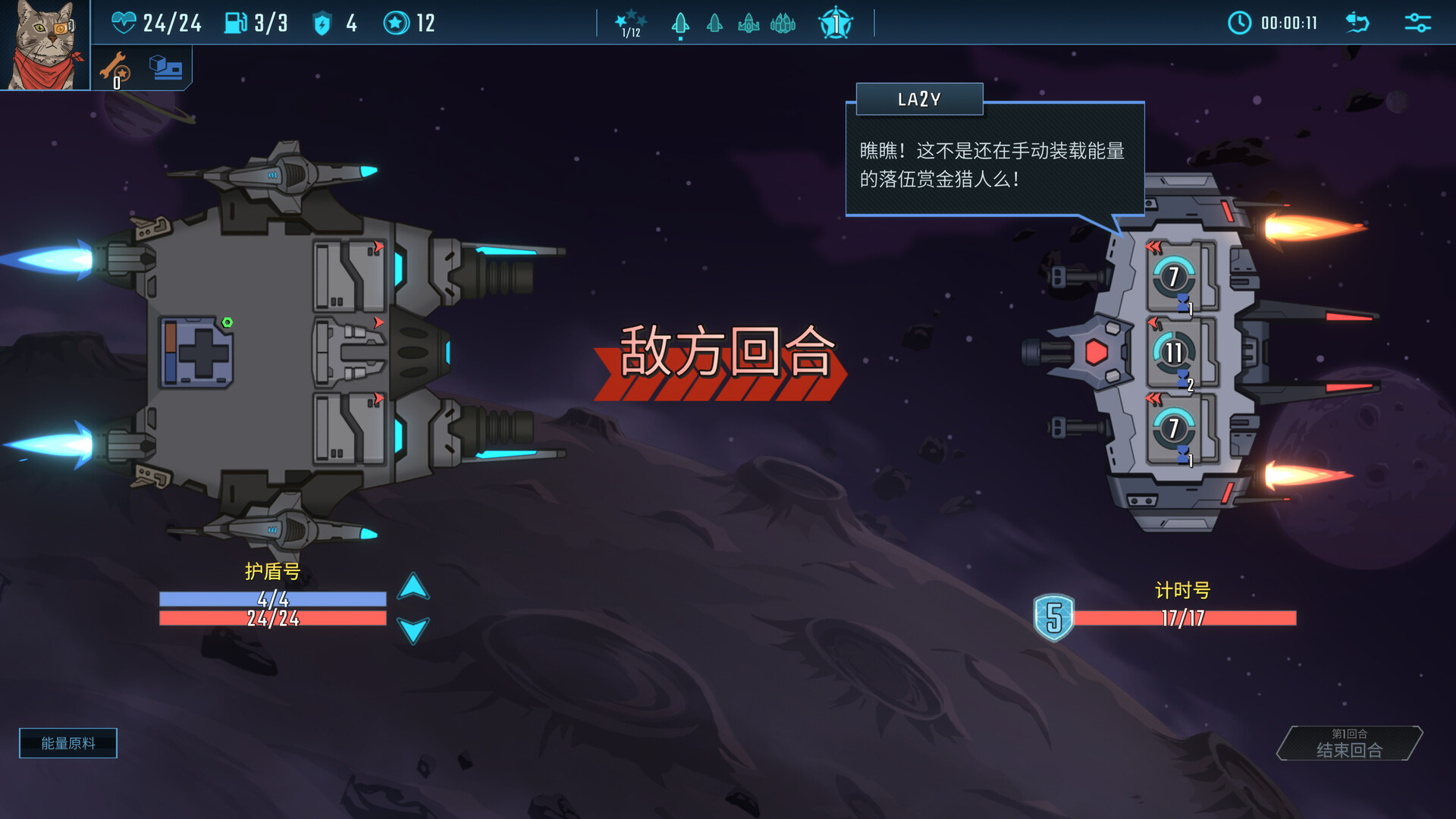Expand the 1/12 star progress indicator

point(629,21)
